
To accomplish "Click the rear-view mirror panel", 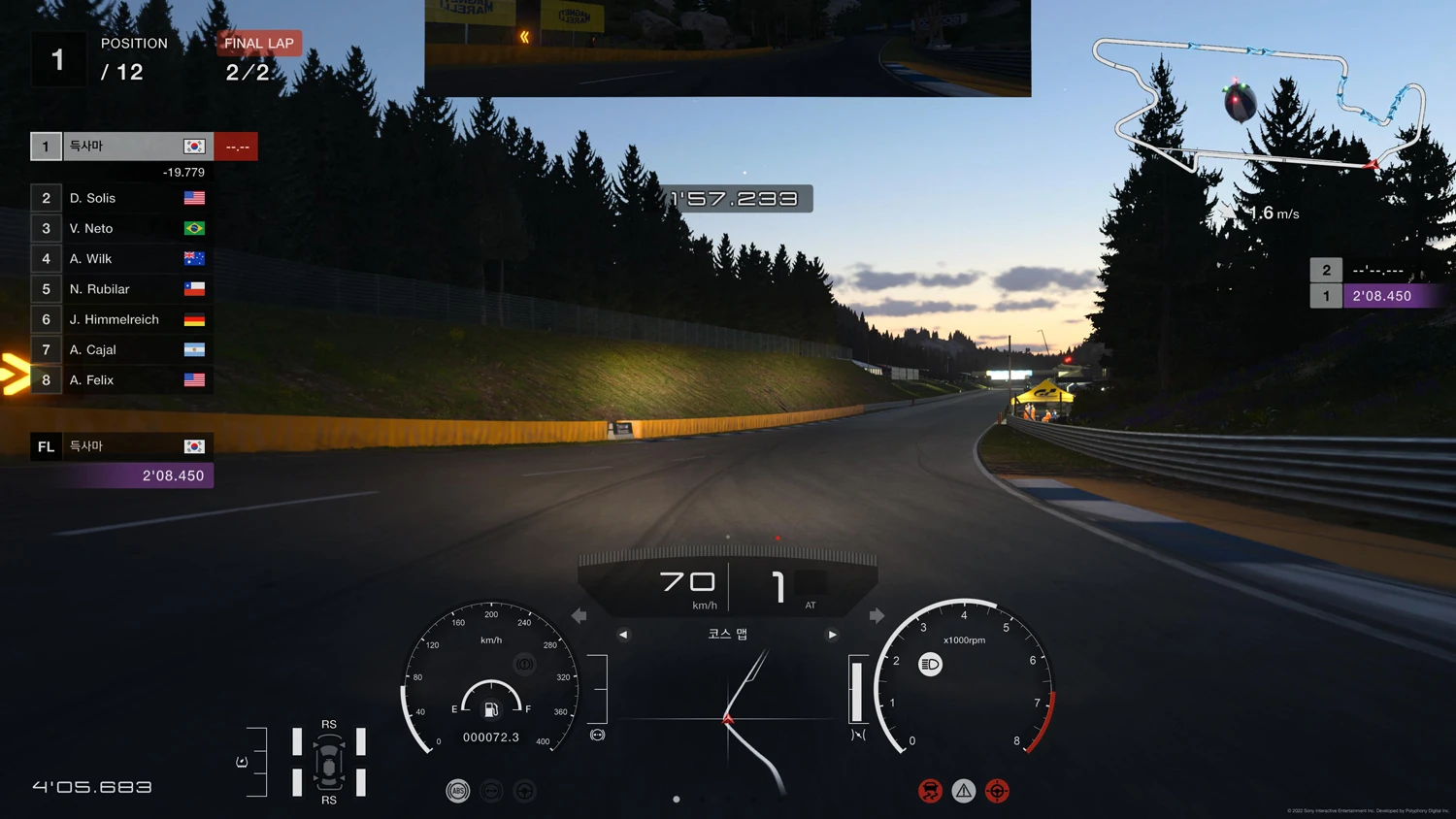I will pos(728,48).
